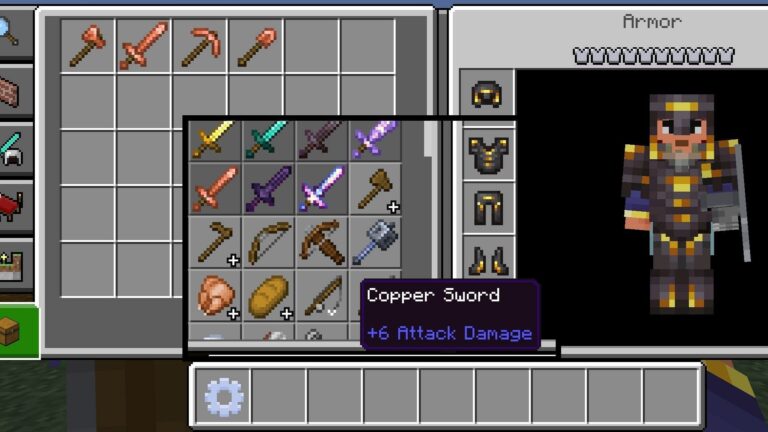Select the raw chicken item

coord(215,295)
